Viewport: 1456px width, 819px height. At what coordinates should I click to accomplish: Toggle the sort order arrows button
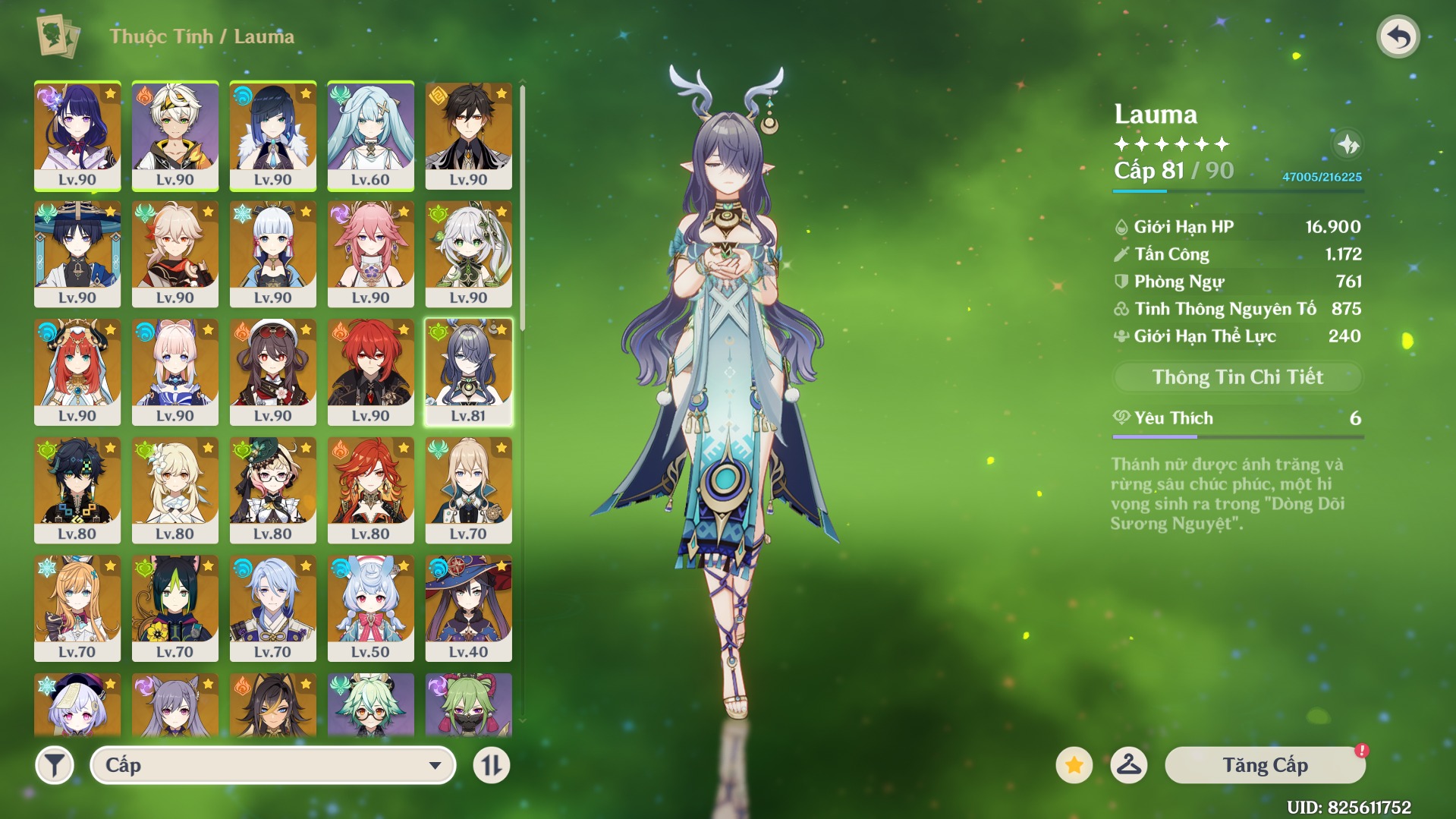492,765
